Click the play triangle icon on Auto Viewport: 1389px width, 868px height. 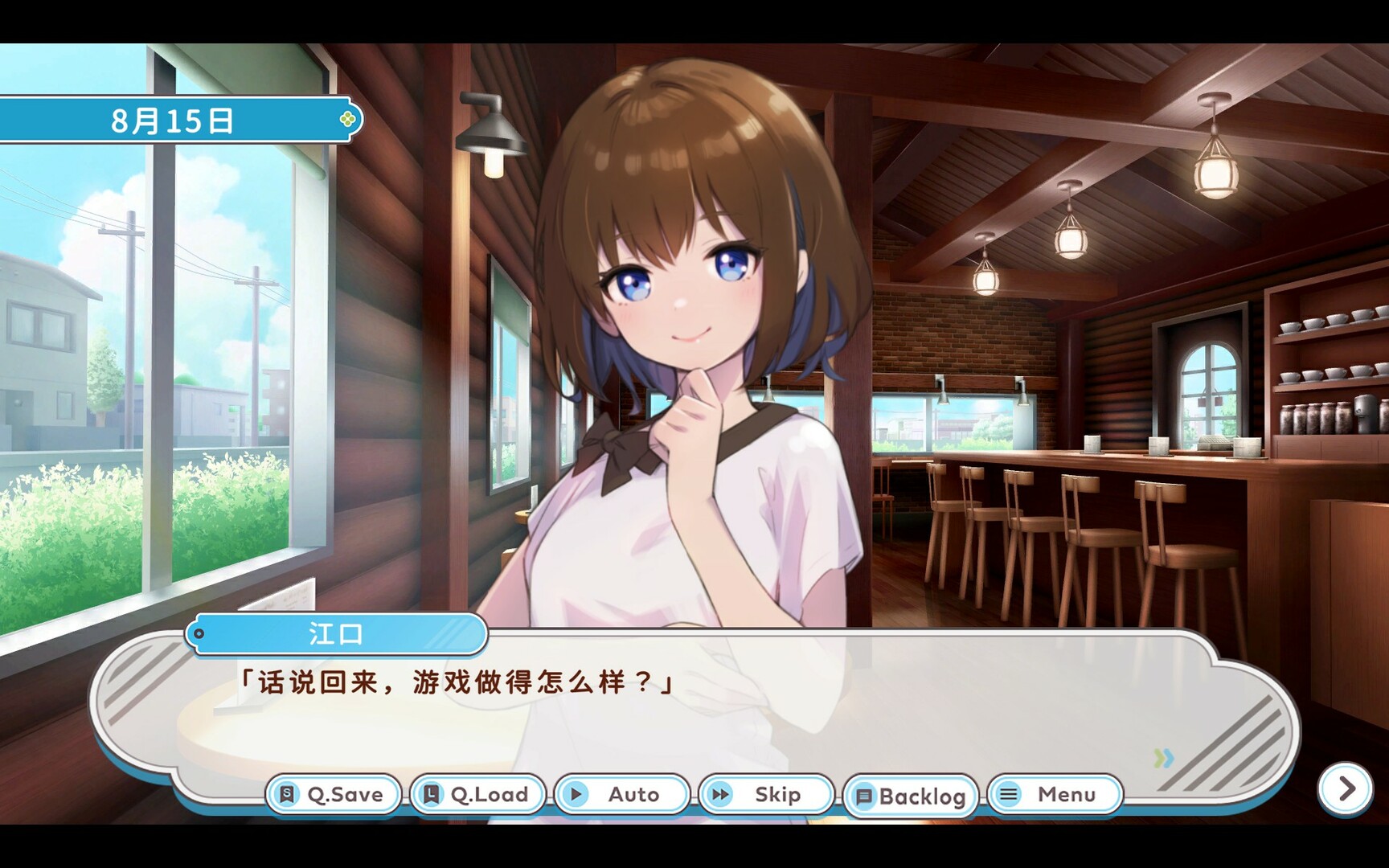(x=577, y=794)
